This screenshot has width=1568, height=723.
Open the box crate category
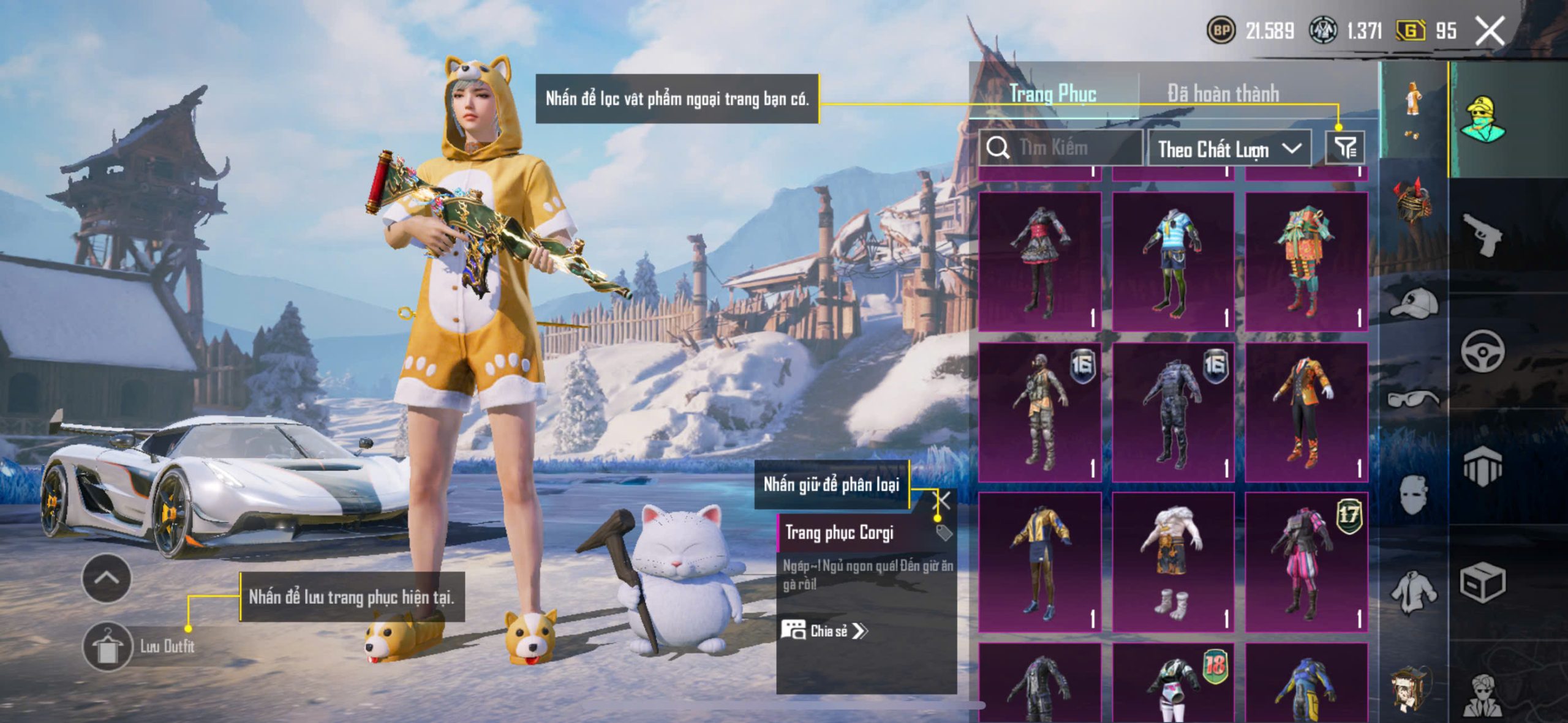click(x=1482, y=583)
